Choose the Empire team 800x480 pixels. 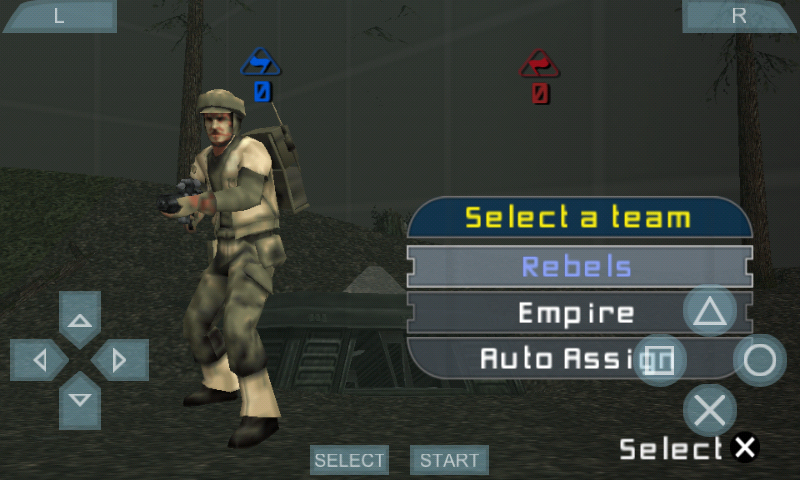(x=560, y=313)
